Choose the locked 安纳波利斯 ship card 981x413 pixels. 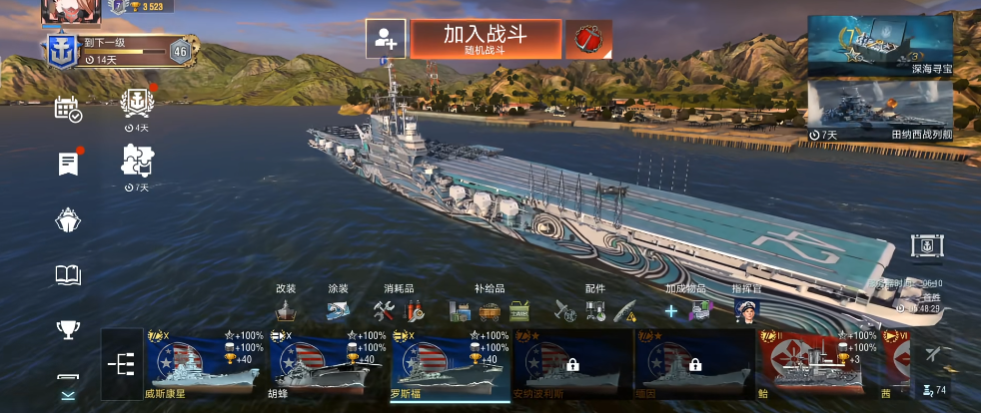570,365
